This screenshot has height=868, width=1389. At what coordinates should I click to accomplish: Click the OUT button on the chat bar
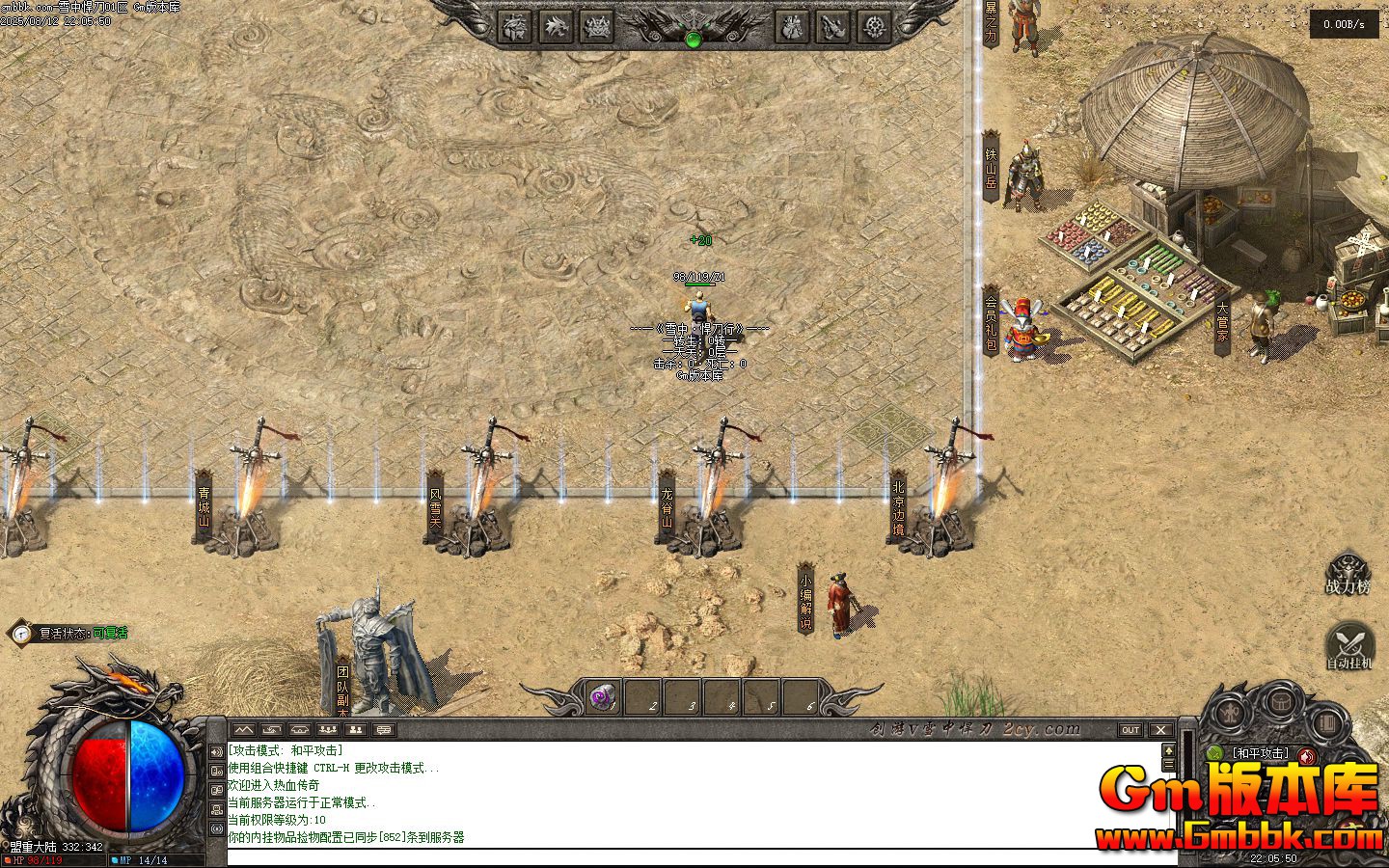1130,730
